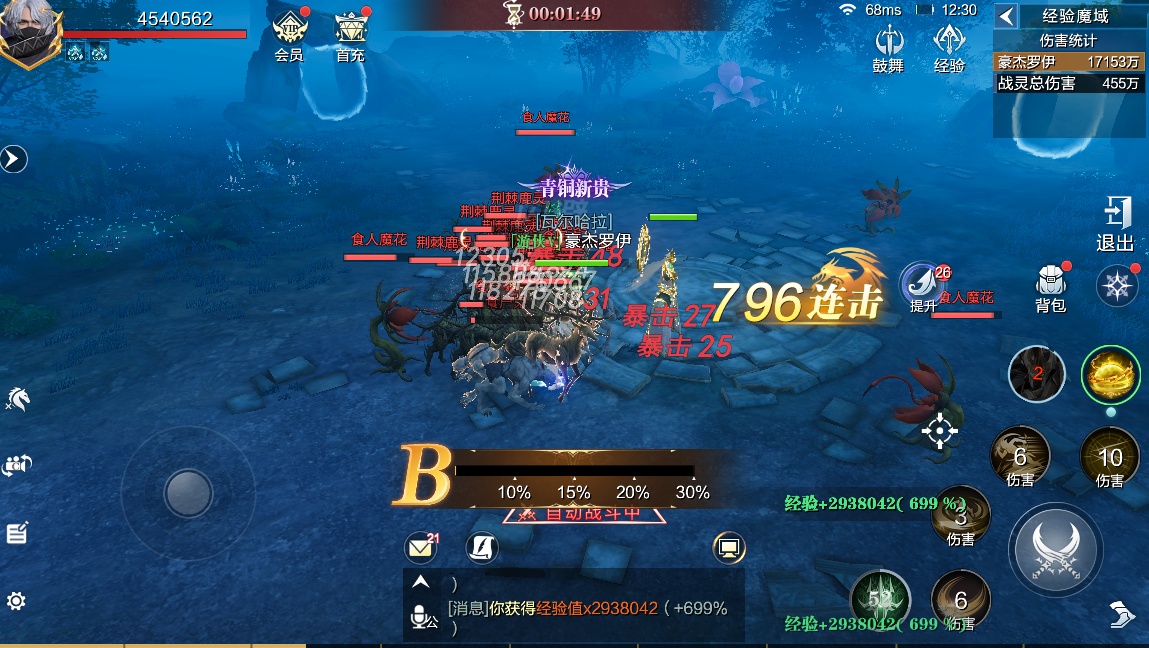Activate the 鼓舞 inspire buff

click(888, 45)
